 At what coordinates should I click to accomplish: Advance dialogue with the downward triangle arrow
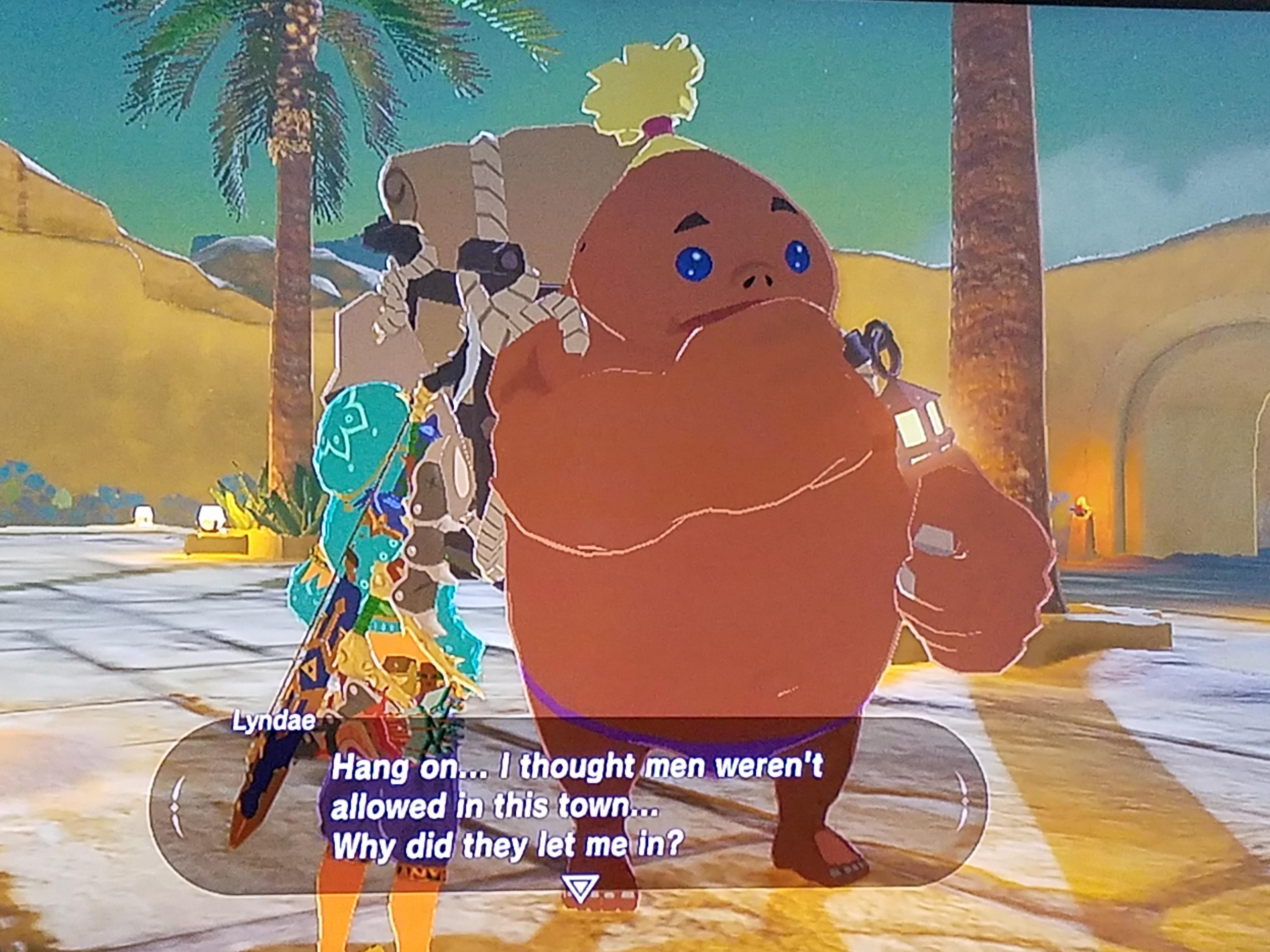(580, 887)
